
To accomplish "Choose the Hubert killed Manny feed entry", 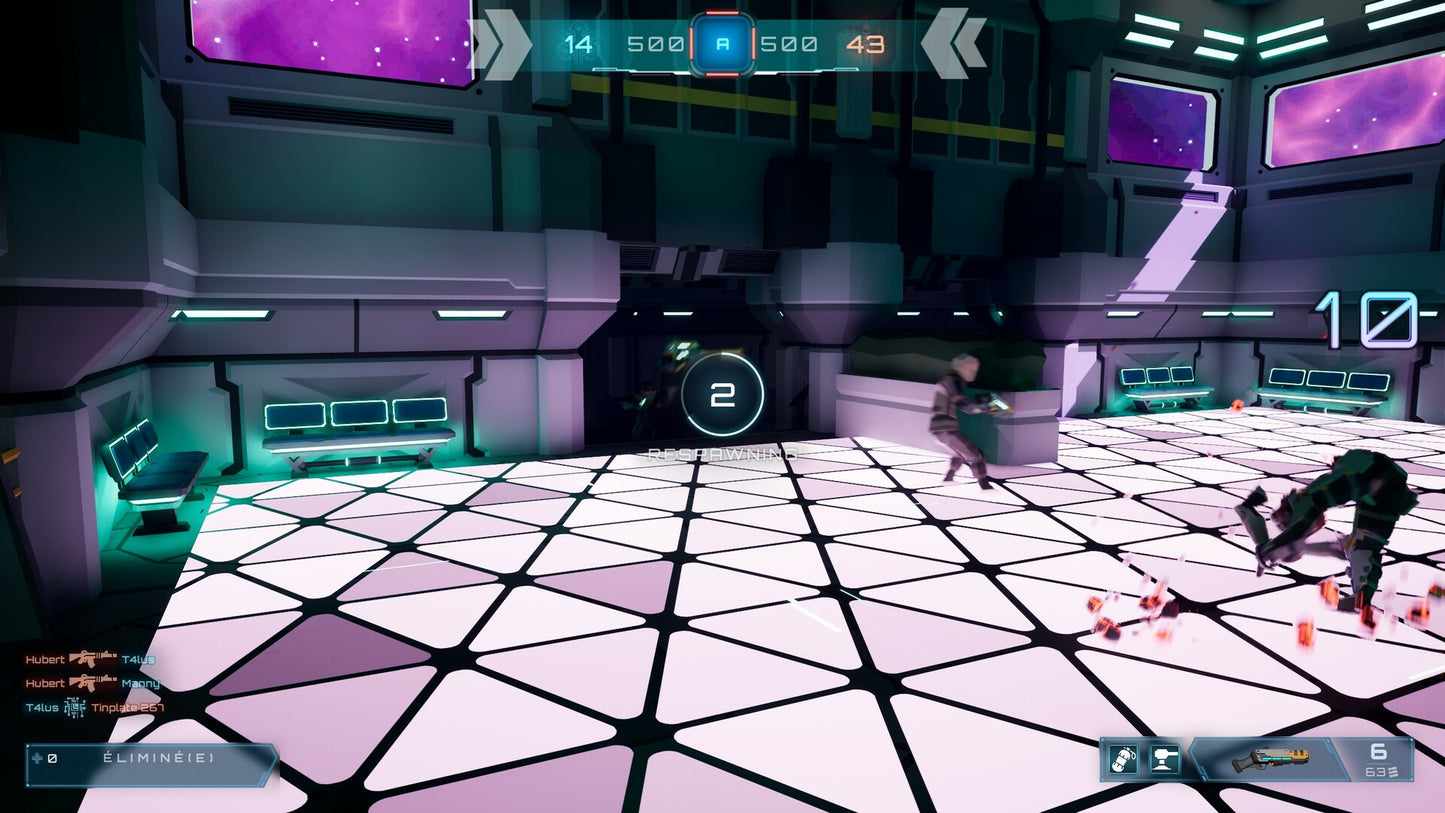I will pos(92,684).
